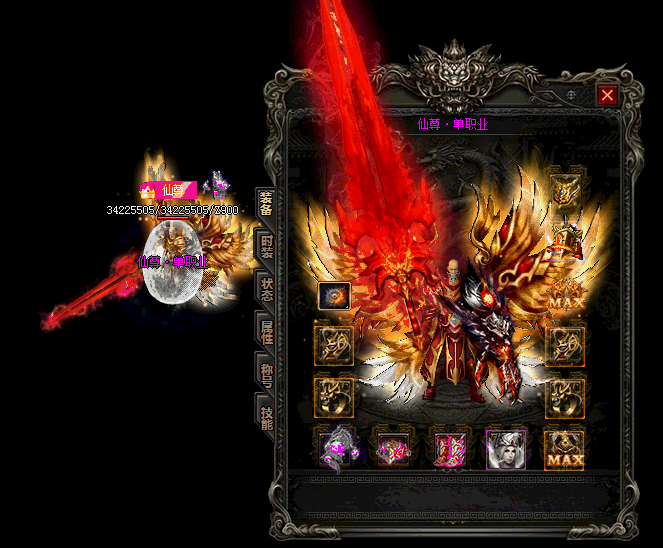Open the 称号 titles tab
This screenshot has height=548, width=663.
click(266, 374)
